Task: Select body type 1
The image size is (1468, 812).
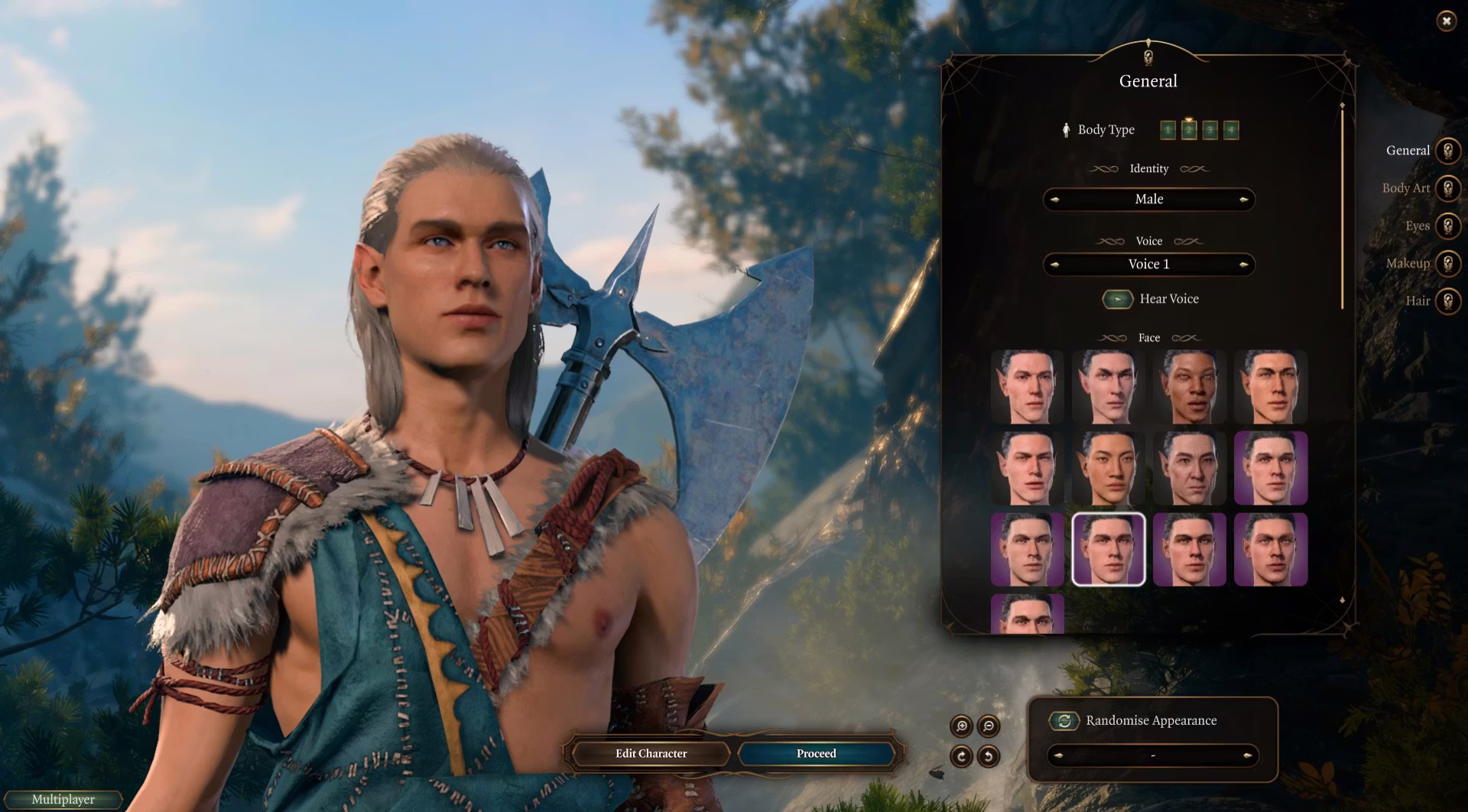Action: 1168,130
